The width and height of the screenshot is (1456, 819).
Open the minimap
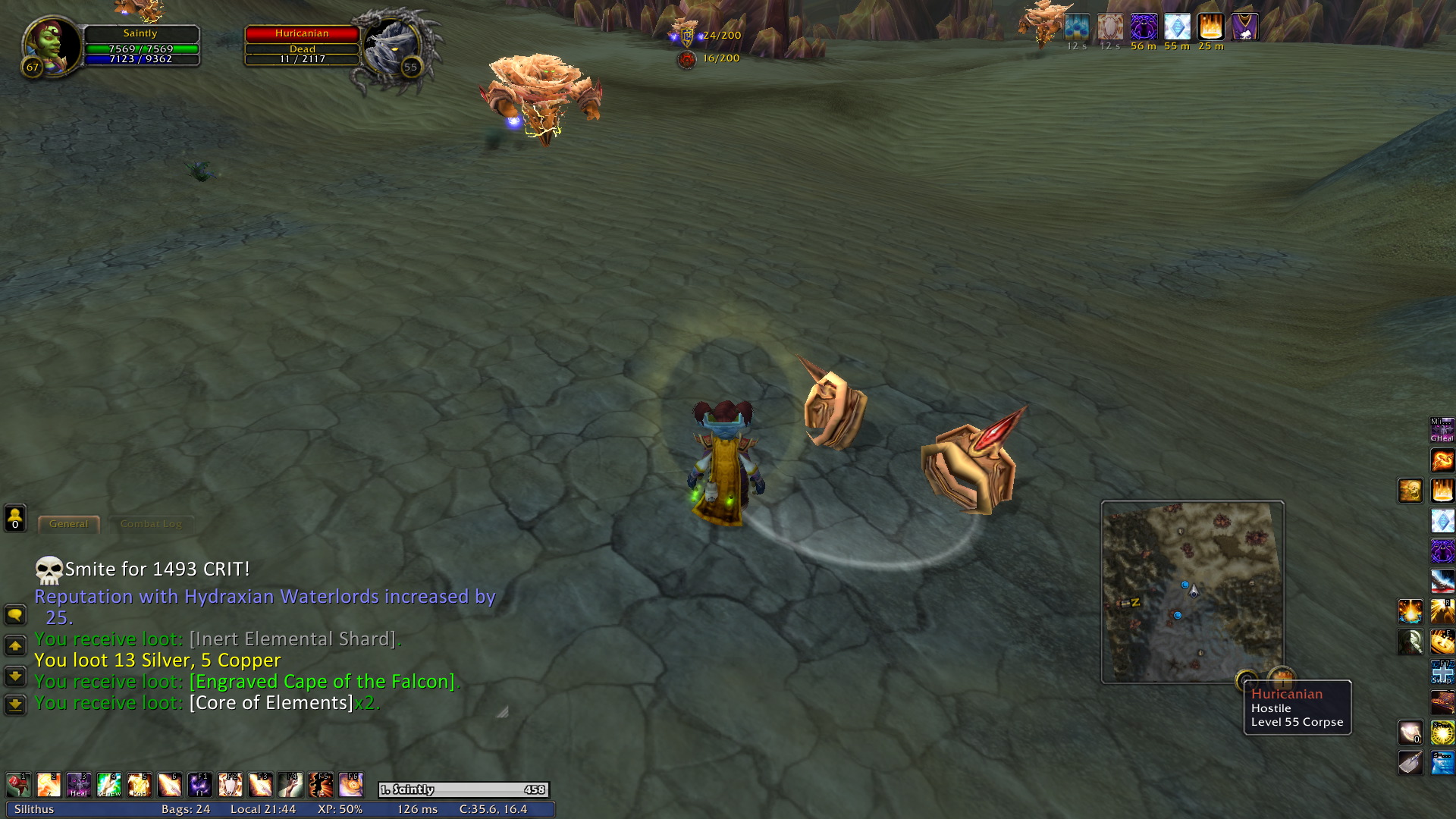pyautogui.click(x=1192, y=591)
